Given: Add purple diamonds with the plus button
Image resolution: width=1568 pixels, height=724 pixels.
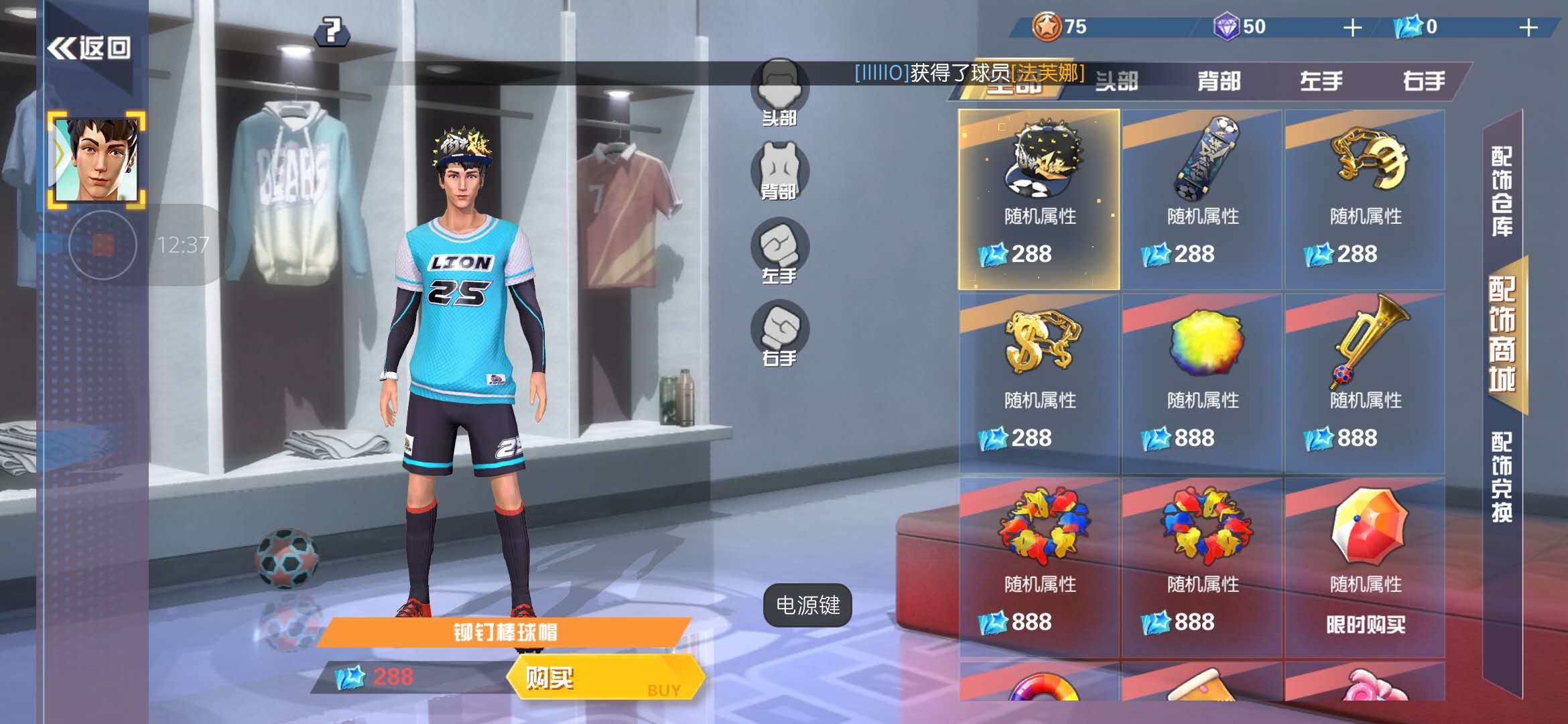Looking at the screenshot, I should [1353, 27].
